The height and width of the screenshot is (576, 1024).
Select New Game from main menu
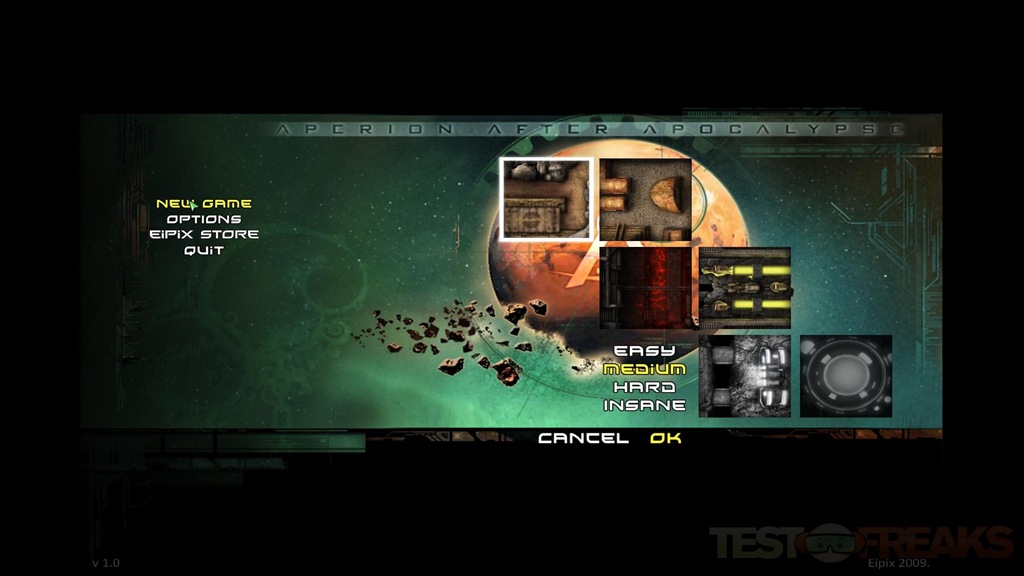[204, 204]
